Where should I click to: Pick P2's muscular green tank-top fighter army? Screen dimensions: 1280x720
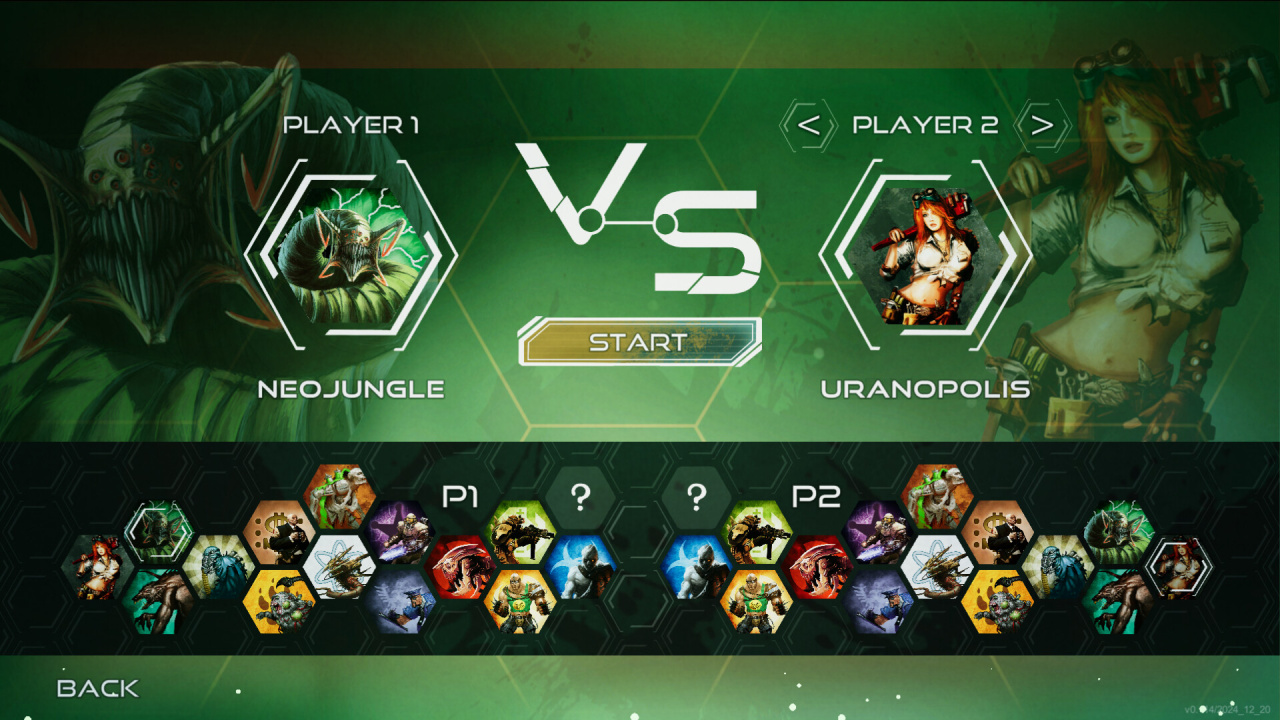pyautogui.click(x=757, y=601)
